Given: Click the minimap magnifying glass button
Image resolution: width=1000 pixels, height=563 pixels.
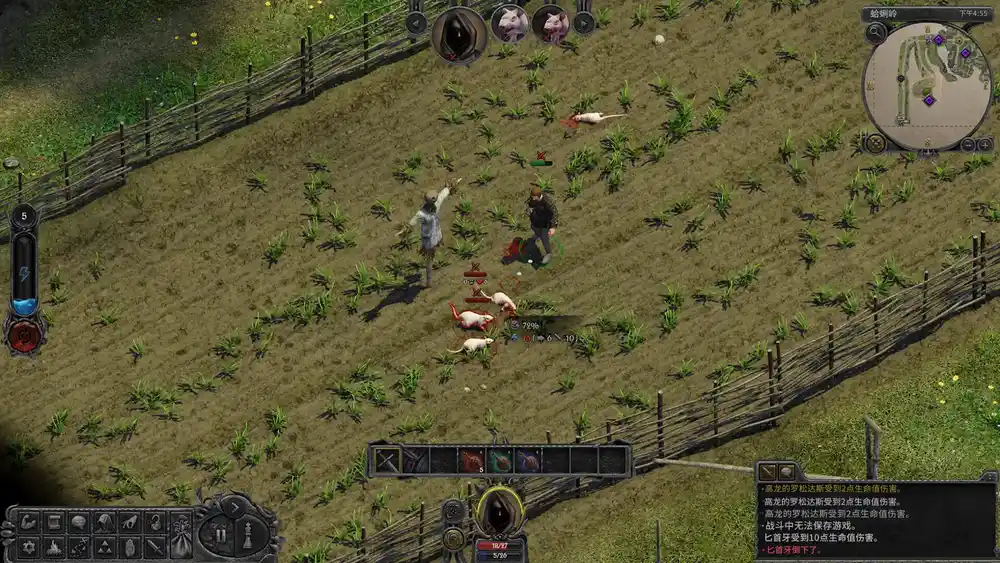Looking at the screenshot, I should coord(876,32).
